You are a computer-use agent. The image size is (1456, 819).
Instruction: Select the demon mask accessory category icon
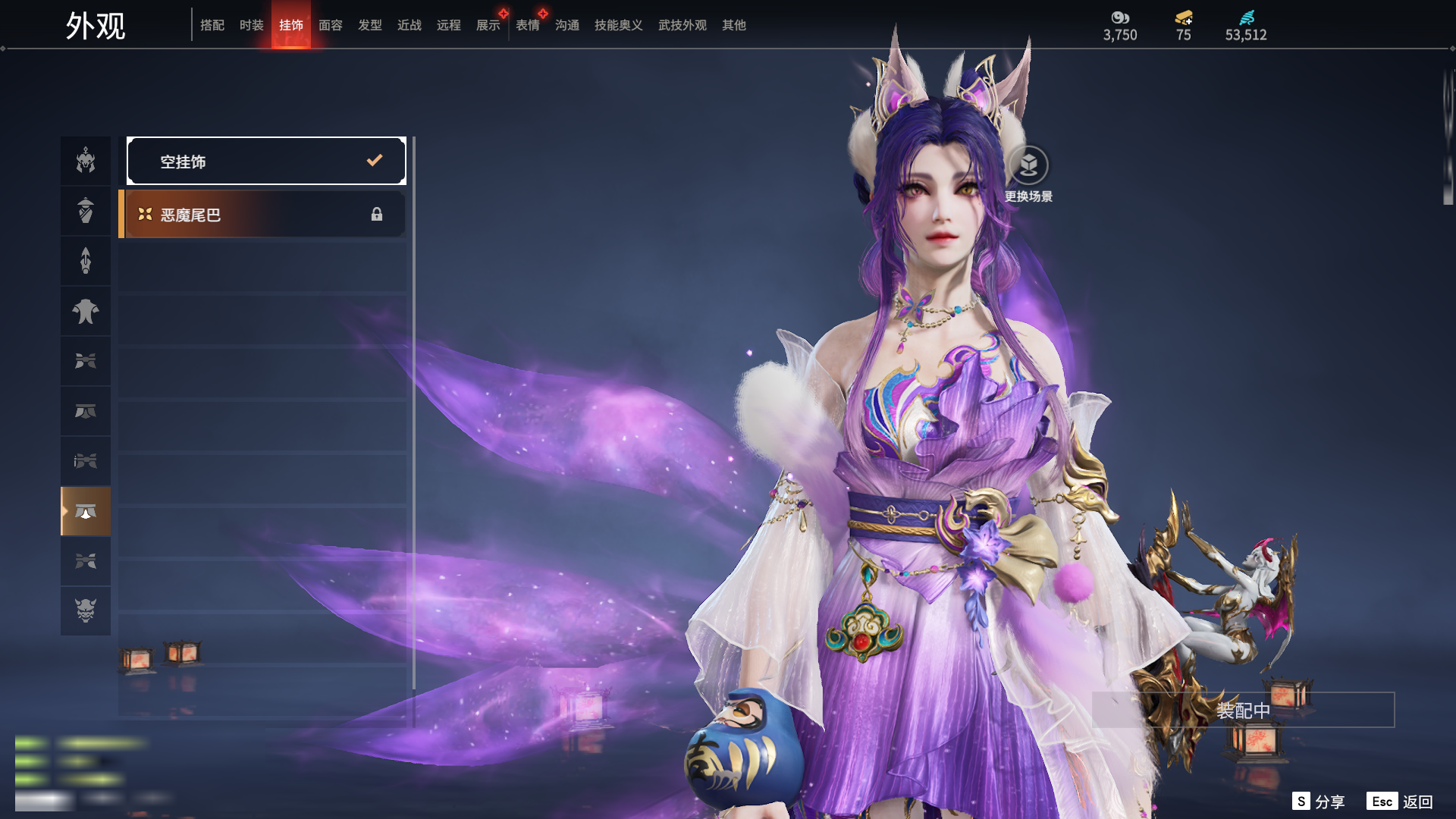click(x=86, y=610)
